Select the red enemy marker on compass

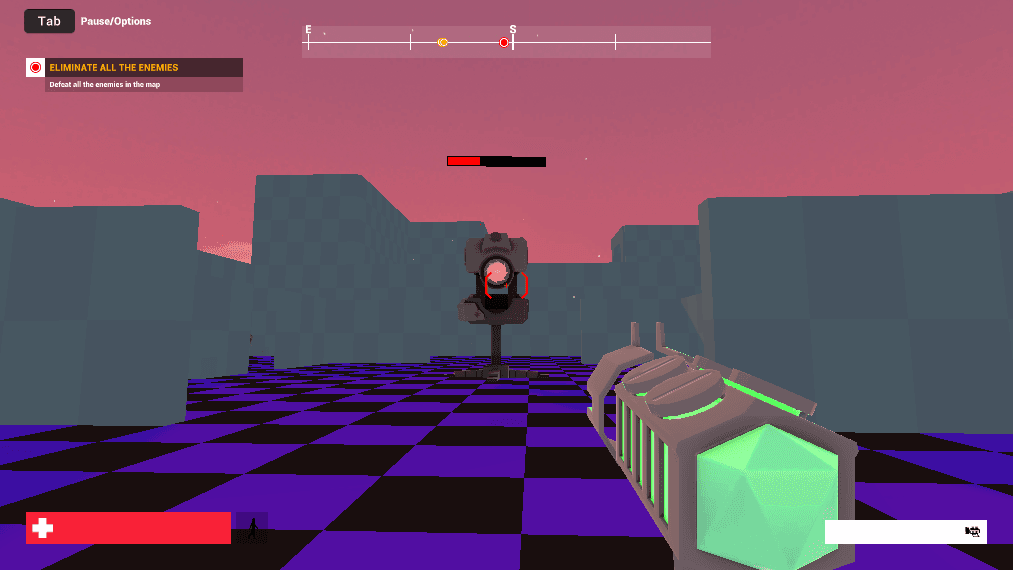click(504, 42)
